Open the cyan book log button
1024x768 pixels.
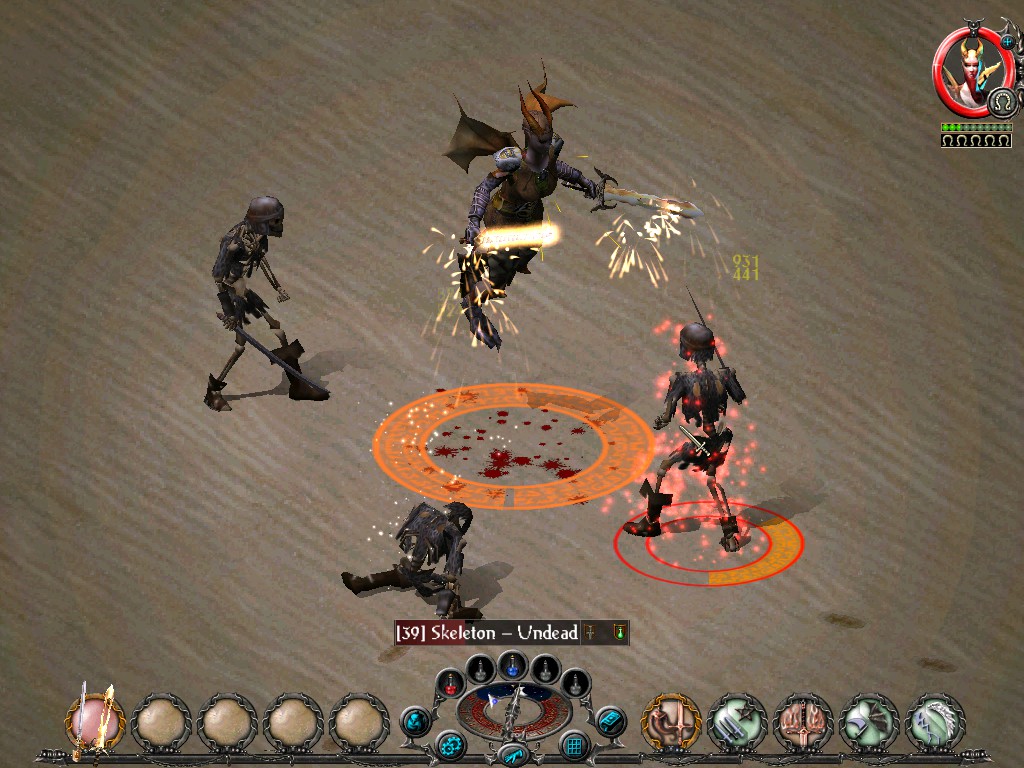[610, 720]
